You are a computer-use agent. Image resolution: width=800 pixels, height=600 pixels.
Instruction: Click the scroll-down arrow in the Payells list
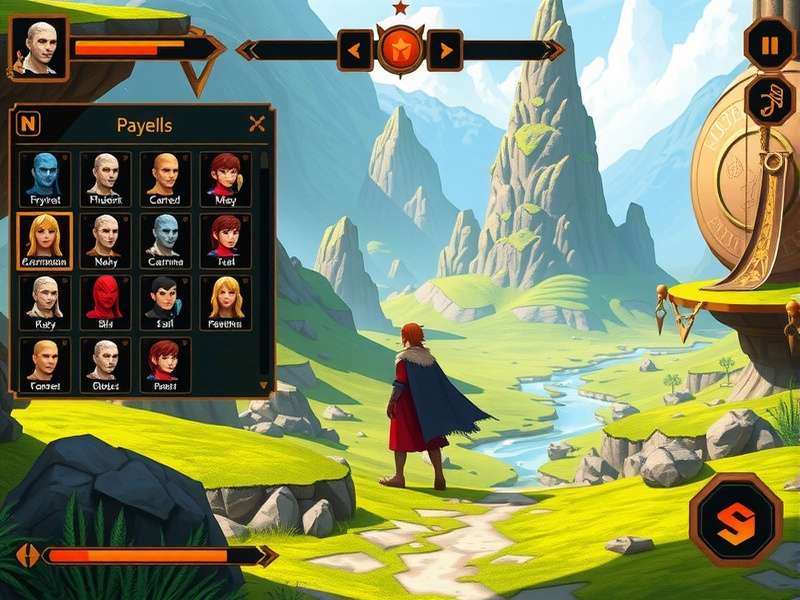pyautogui.click(x=264, y=384)
